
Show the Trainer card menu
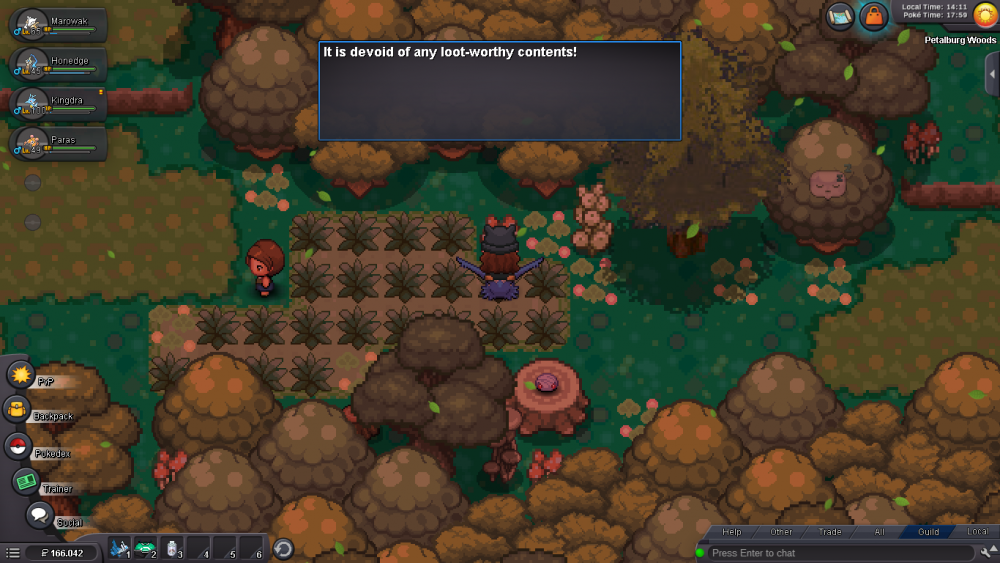click(26, 481)
